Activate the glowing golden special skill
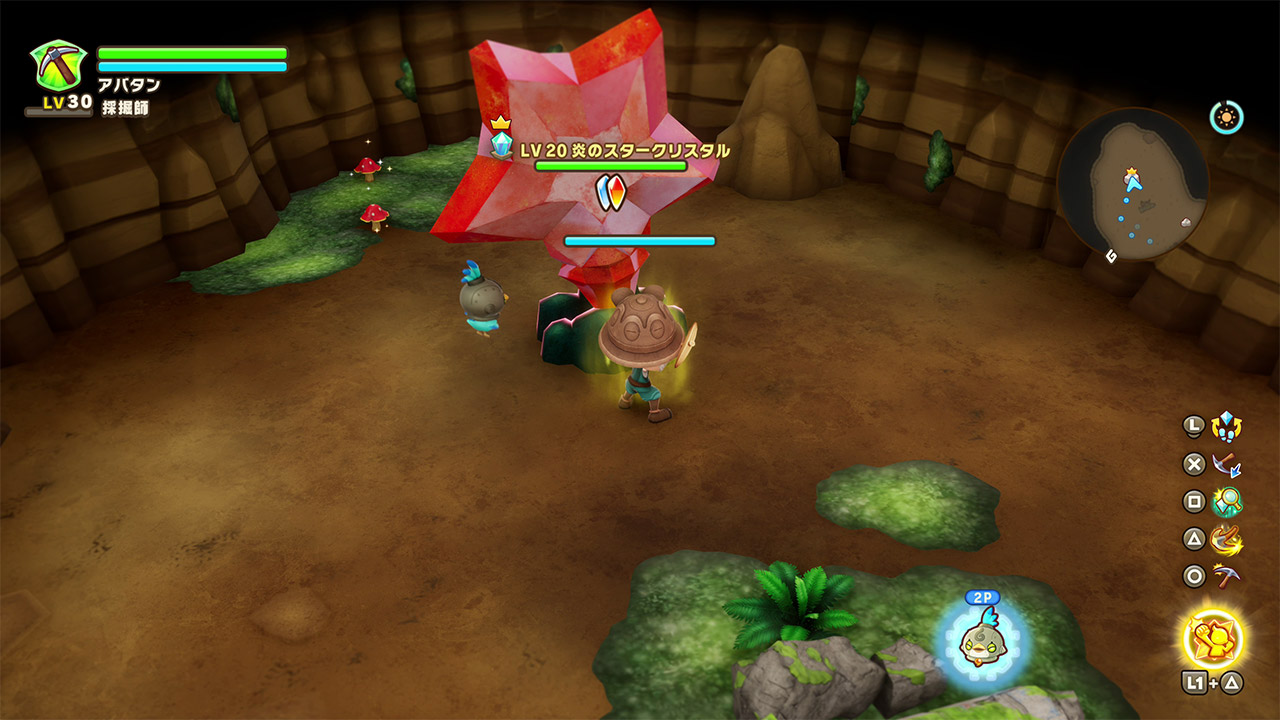The width and height of the screenshot is (1280, 720). (1213, 637)
